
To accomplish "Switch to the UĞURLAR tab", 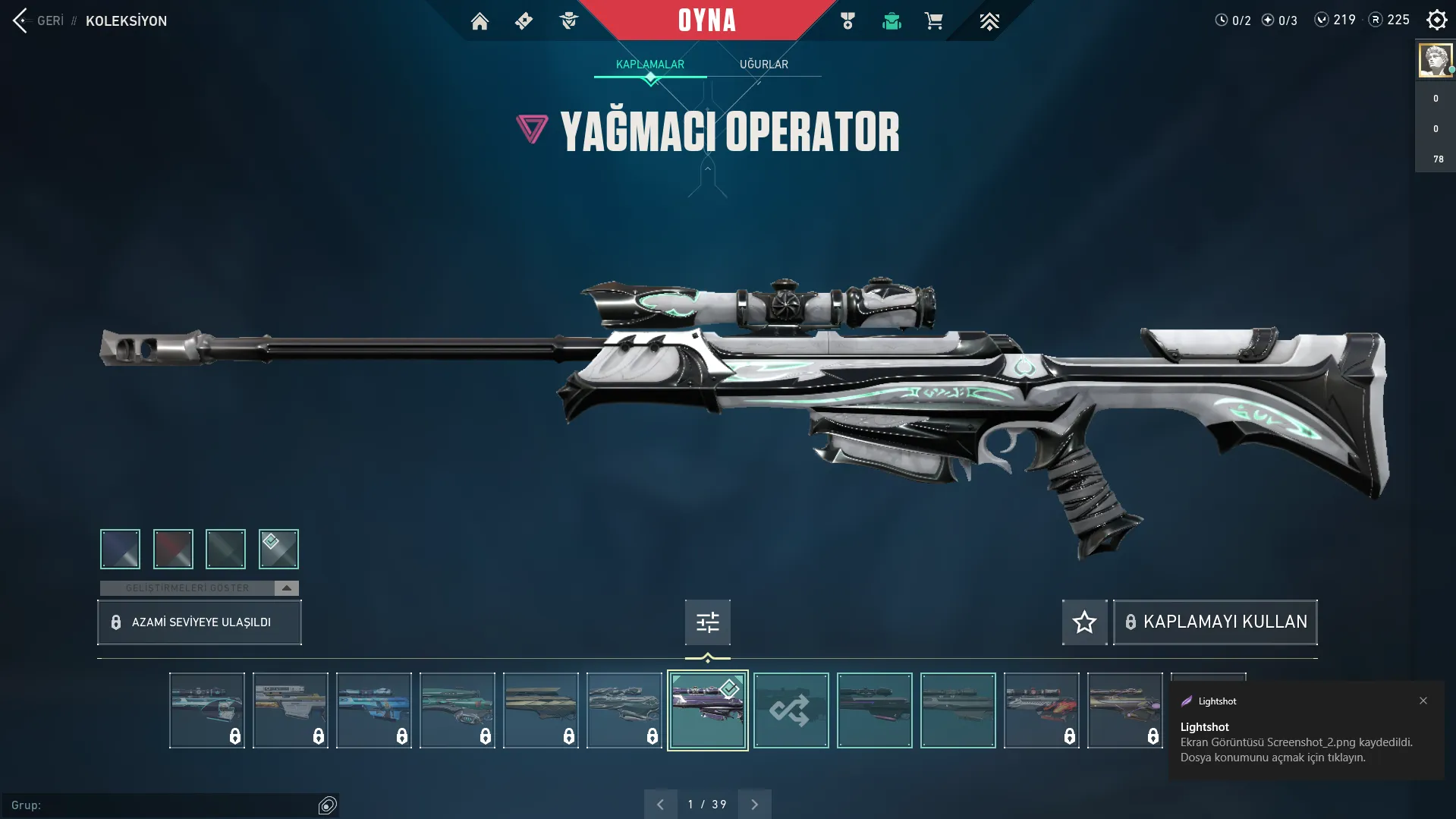I will point(764,65).
